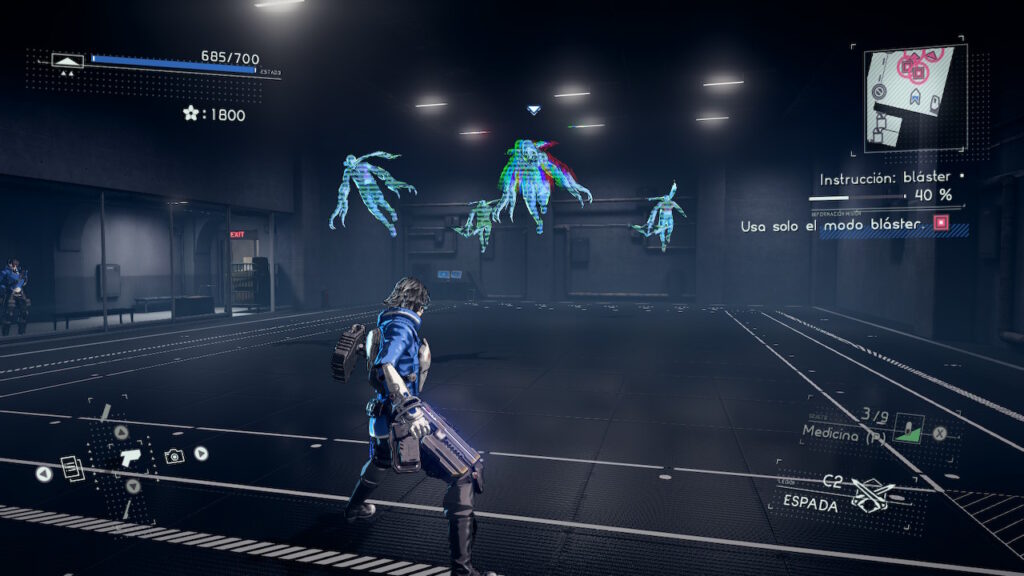The width and height of the screenshot is (1024, 576).
Task: Select the blaster pistol weapon icon
Action: [130, 459]
